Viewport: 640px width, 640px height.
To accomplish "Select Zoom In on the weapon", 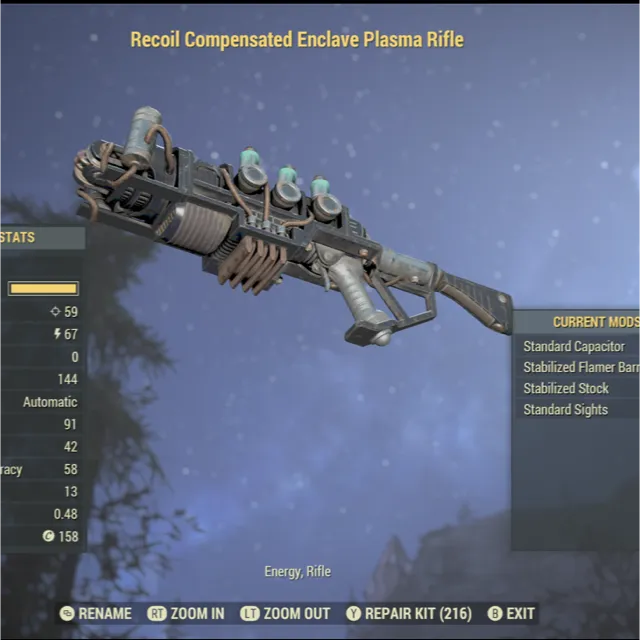I will click(186, 613).
